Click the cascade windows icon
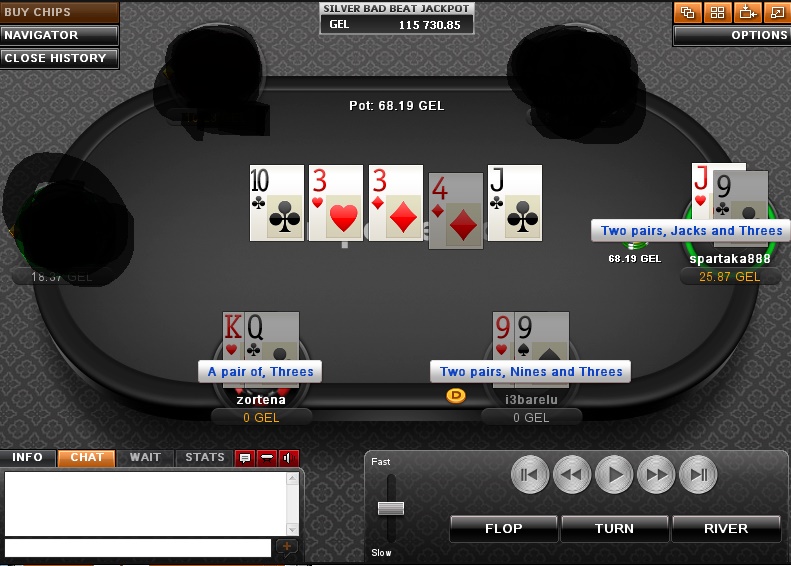 (687, 12)
